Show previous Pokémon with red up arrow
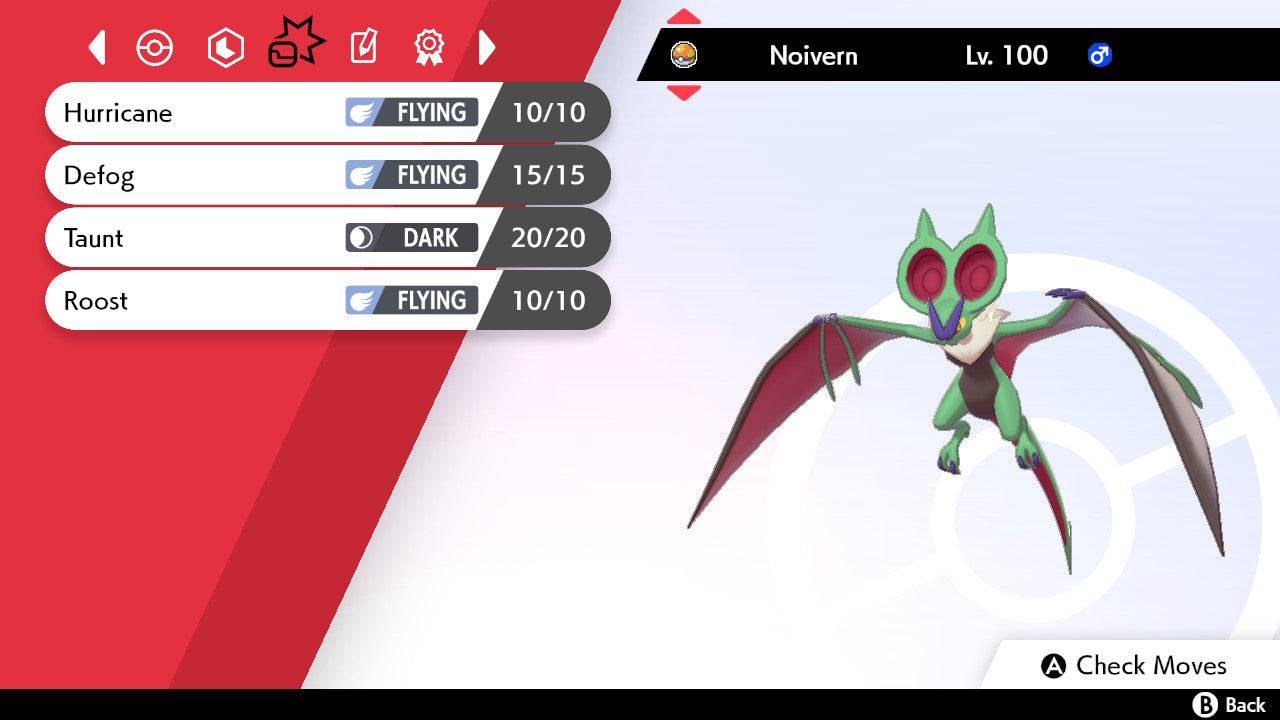Viewport: 1280px width, 720px height. (684, 17)
